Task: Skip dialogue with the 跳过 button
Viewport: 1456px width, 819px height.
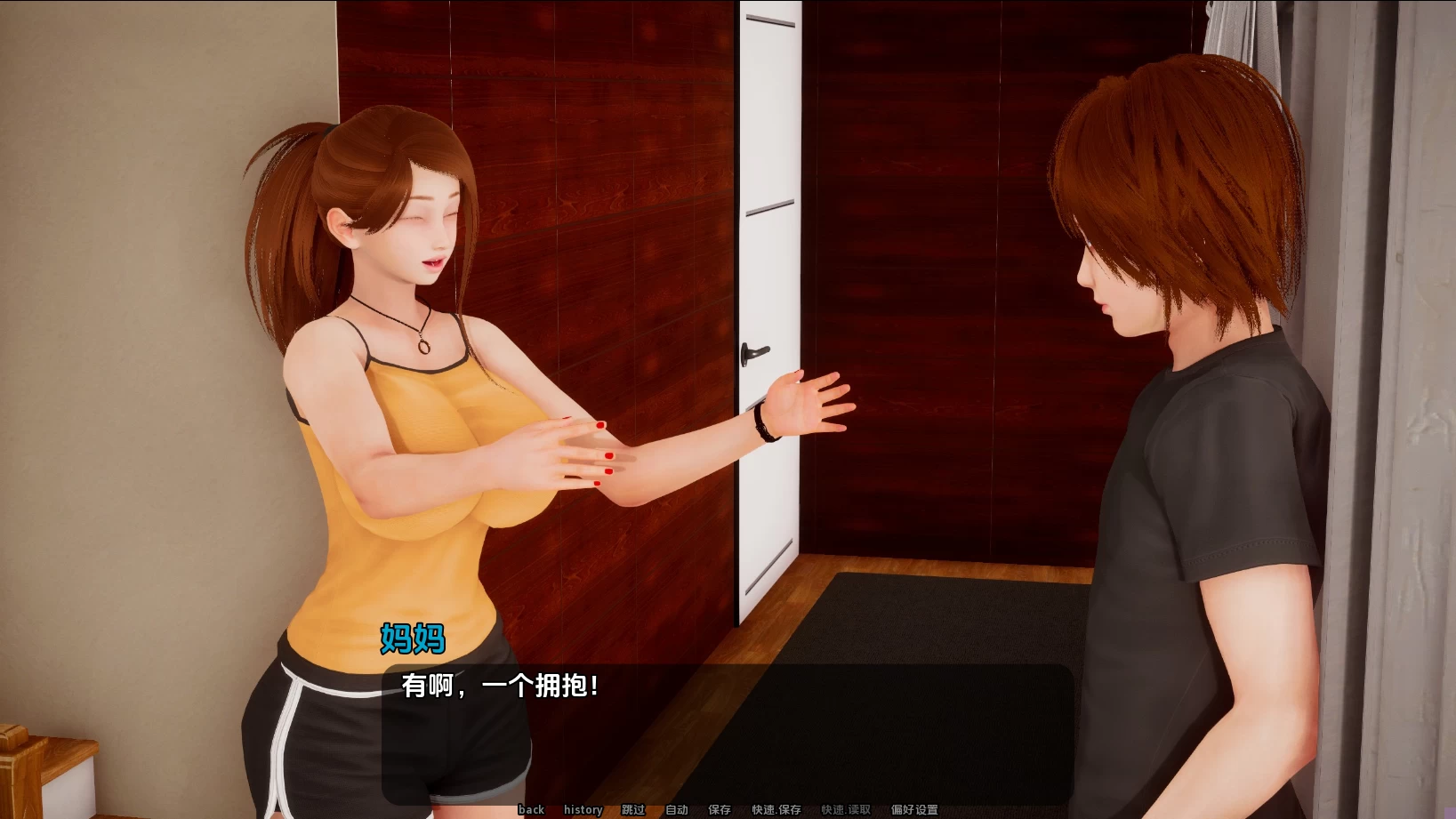Action: pos(633,809)
